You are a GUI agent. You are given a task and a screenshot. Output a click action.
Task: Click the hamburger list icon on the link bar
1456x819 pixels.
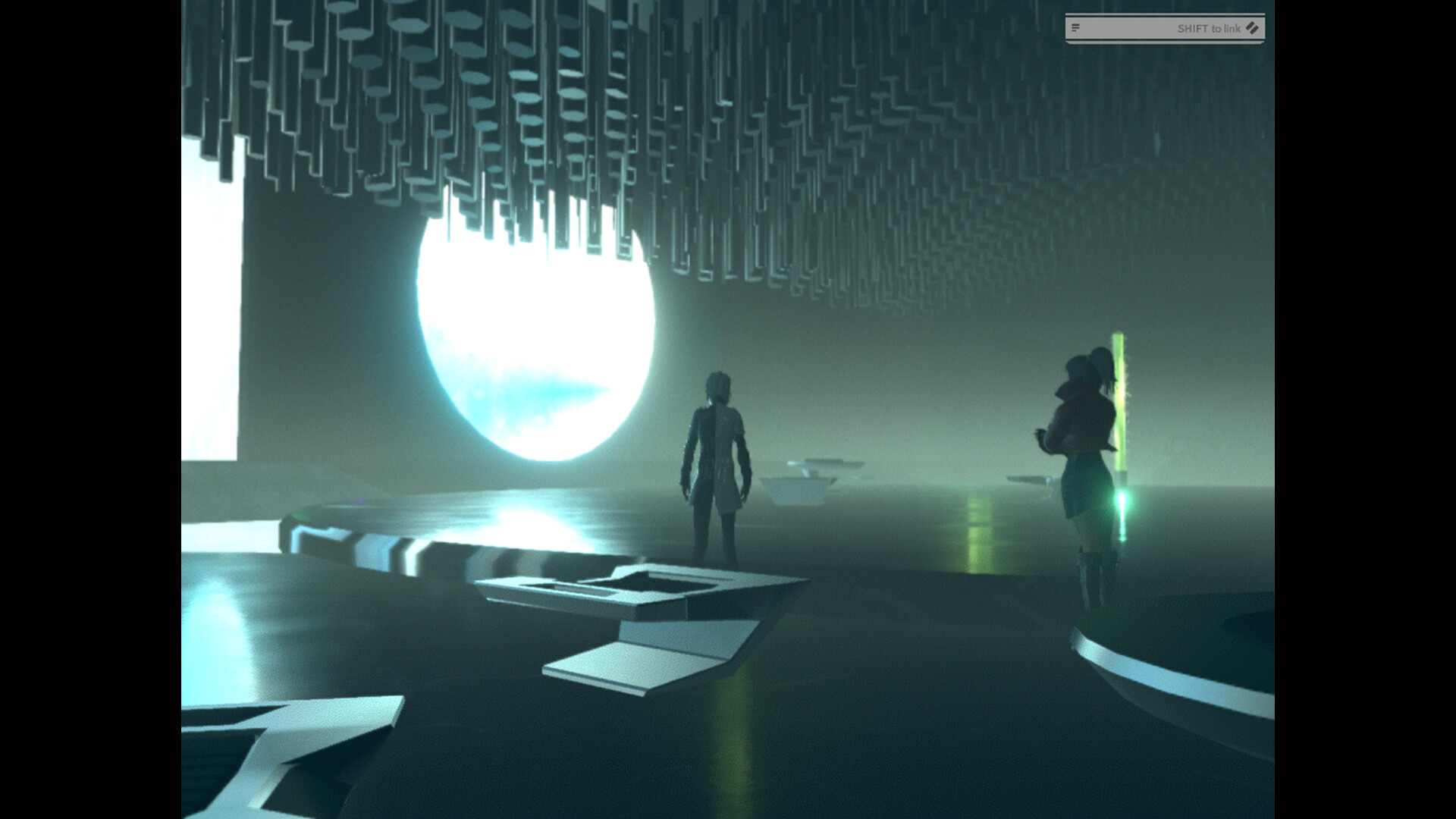coord(1075,29)
